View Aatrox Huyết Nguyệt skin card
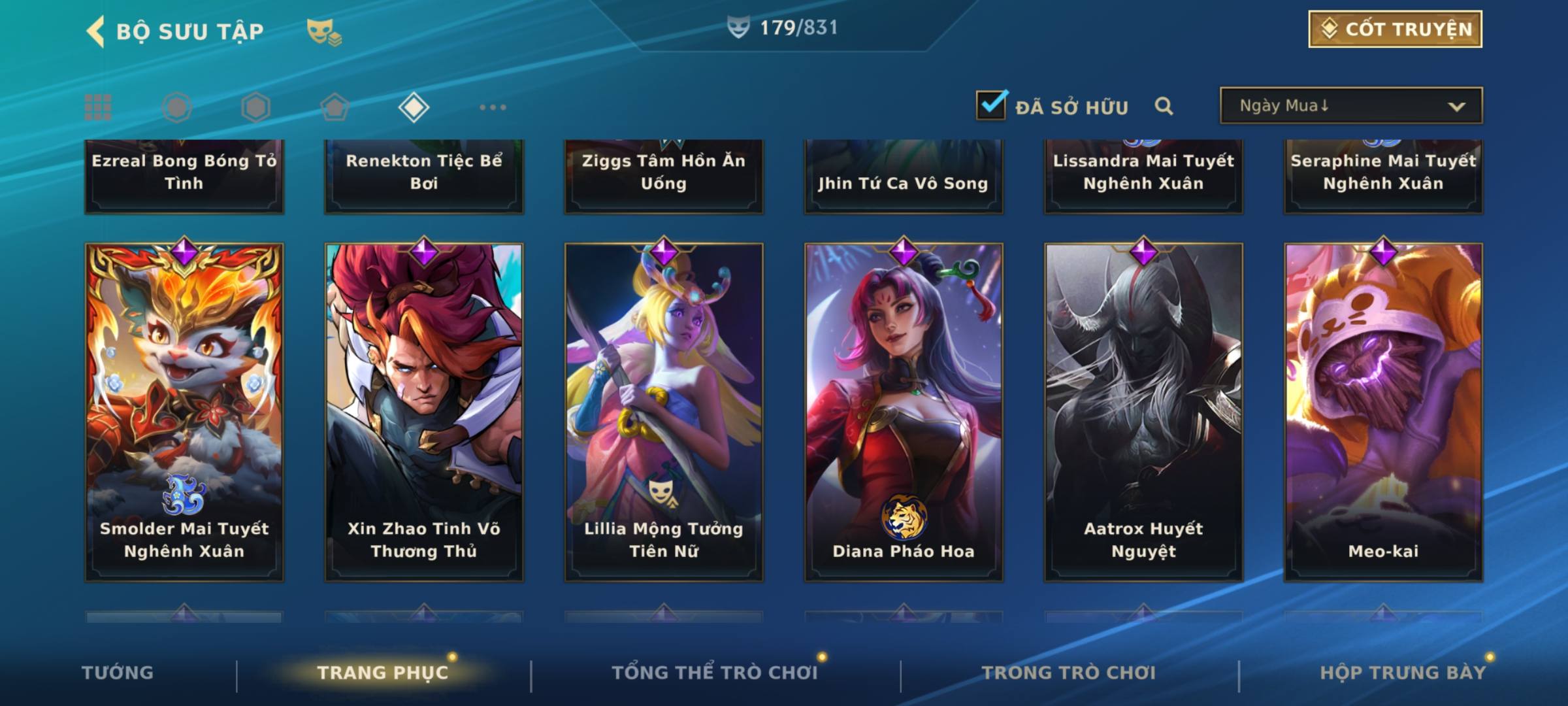Screen dimensions: 1568x706 [x=1143, y=412]
